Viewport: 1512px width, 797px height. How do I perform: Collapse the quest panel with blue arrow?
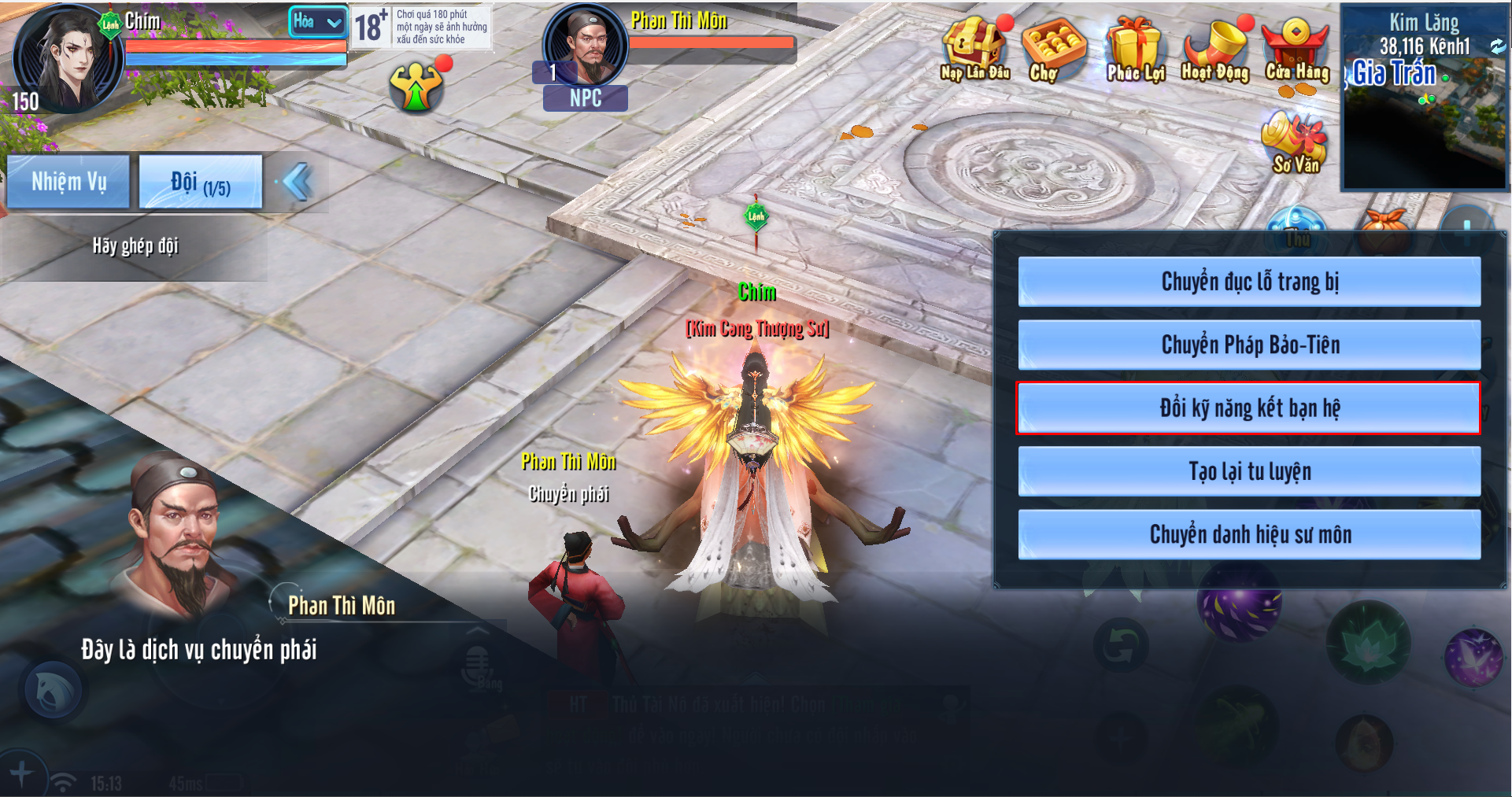(298, 182)
